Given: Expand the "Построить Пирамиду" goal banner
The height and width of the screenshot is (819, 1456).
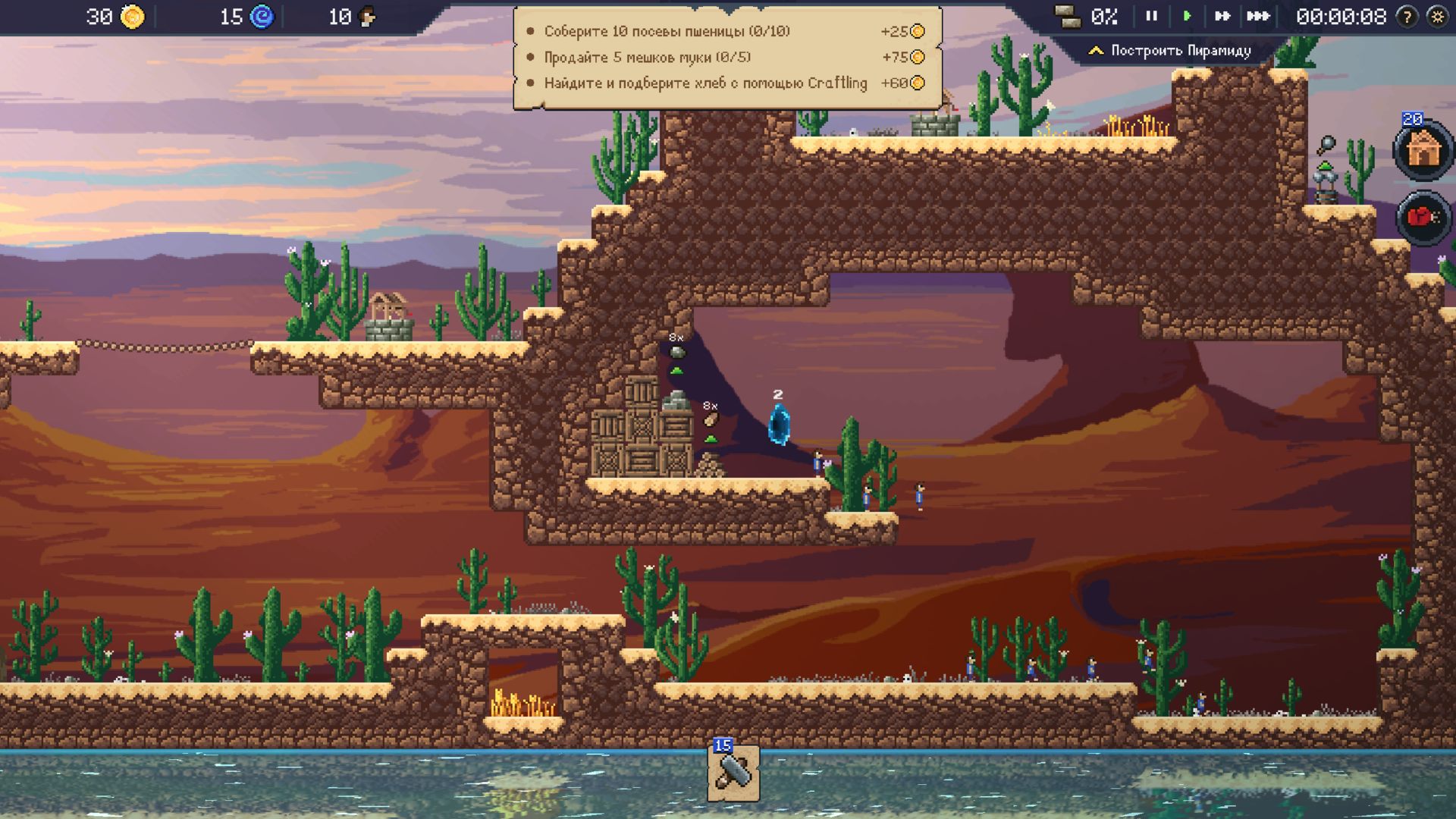Looking at the screenshot, I should [x=1170, y=51].
